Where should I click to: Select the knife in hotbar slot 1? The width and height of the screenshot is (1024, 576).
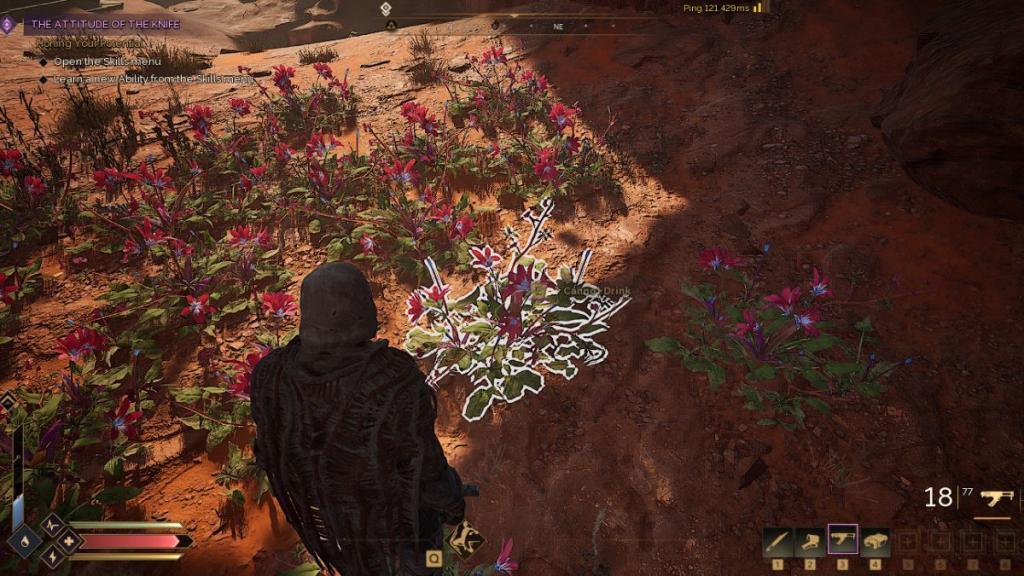click(777, 542)
